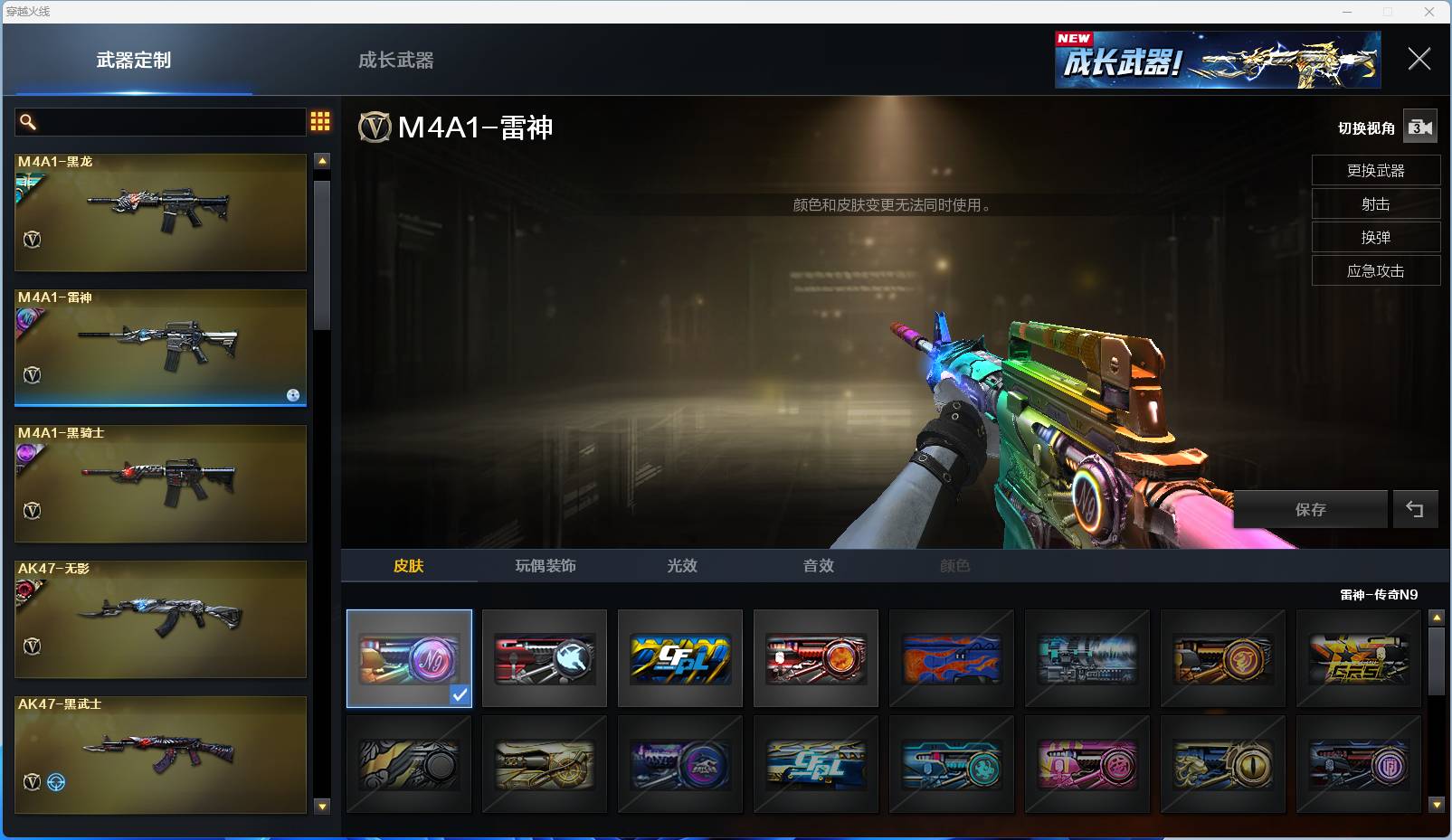The height and width of the screenshot is (840, 1452).
Task: Close the customization screen with the X
Action: click(1419, 60)
